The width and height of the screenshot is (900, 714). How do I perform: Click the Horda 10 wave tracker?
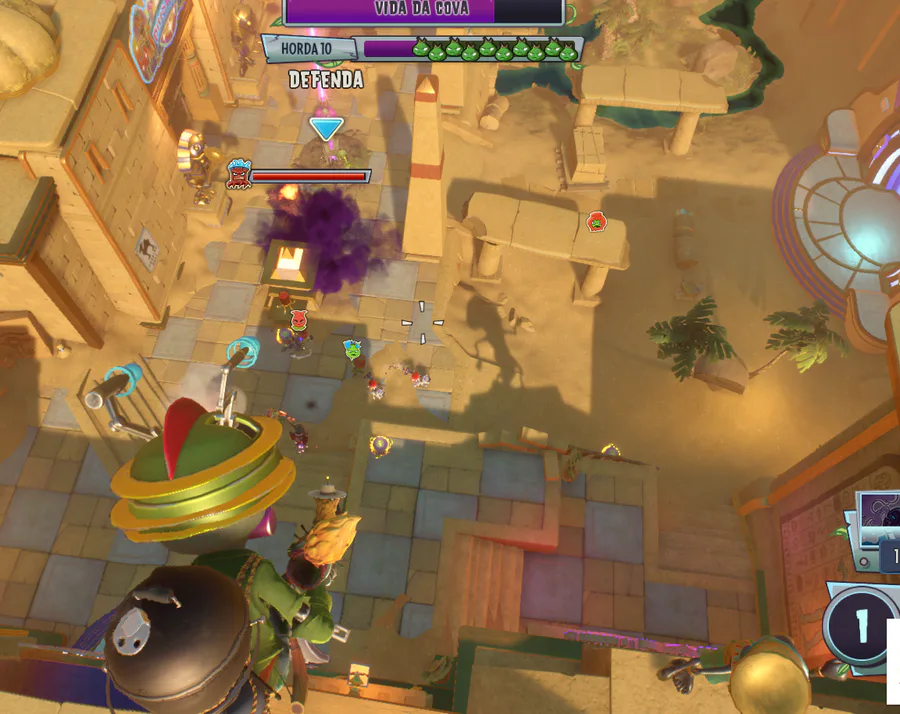click(x=310, y=48)
